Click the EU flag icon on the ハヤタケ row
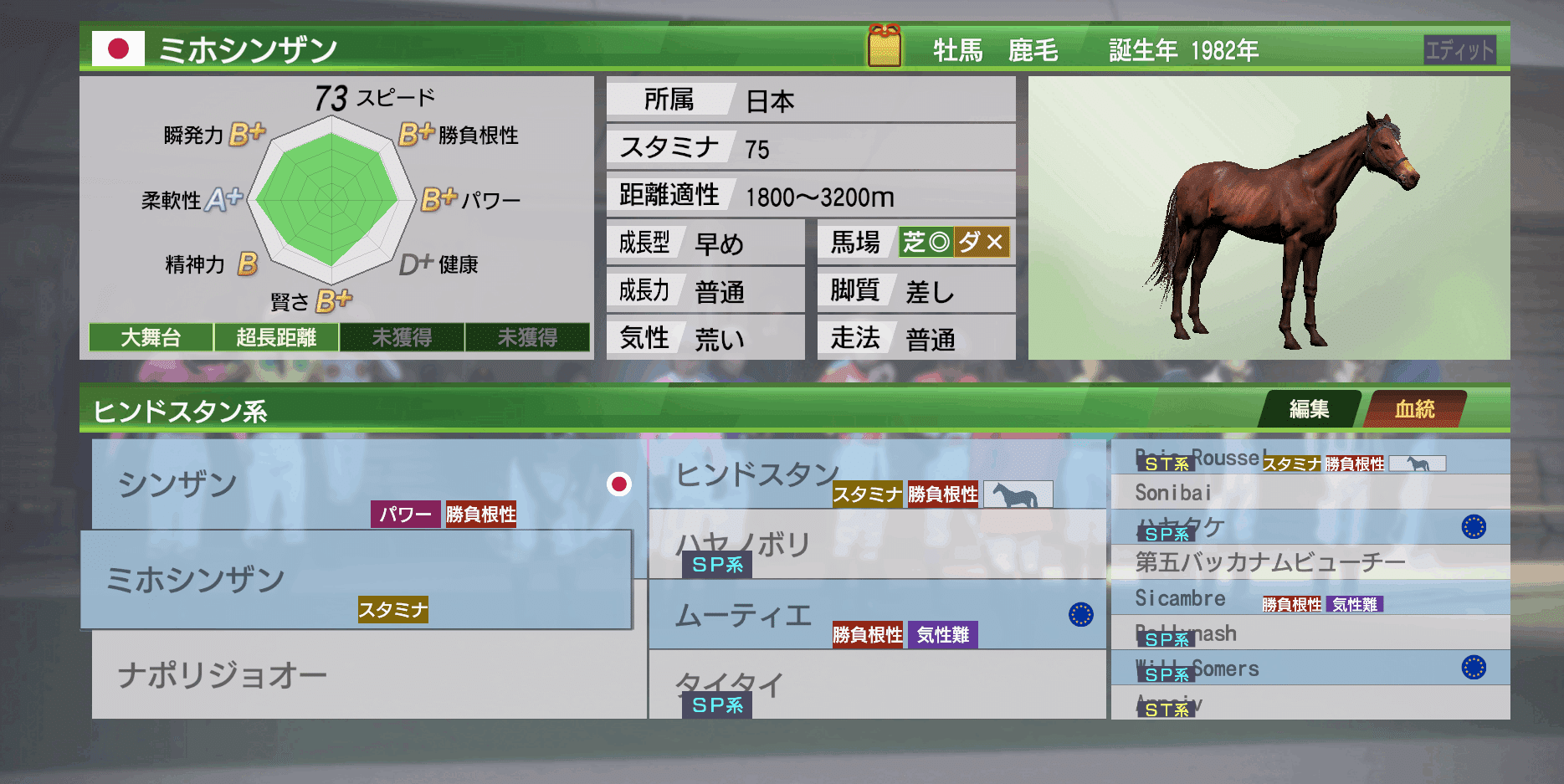 click(x=1474, y=527)
